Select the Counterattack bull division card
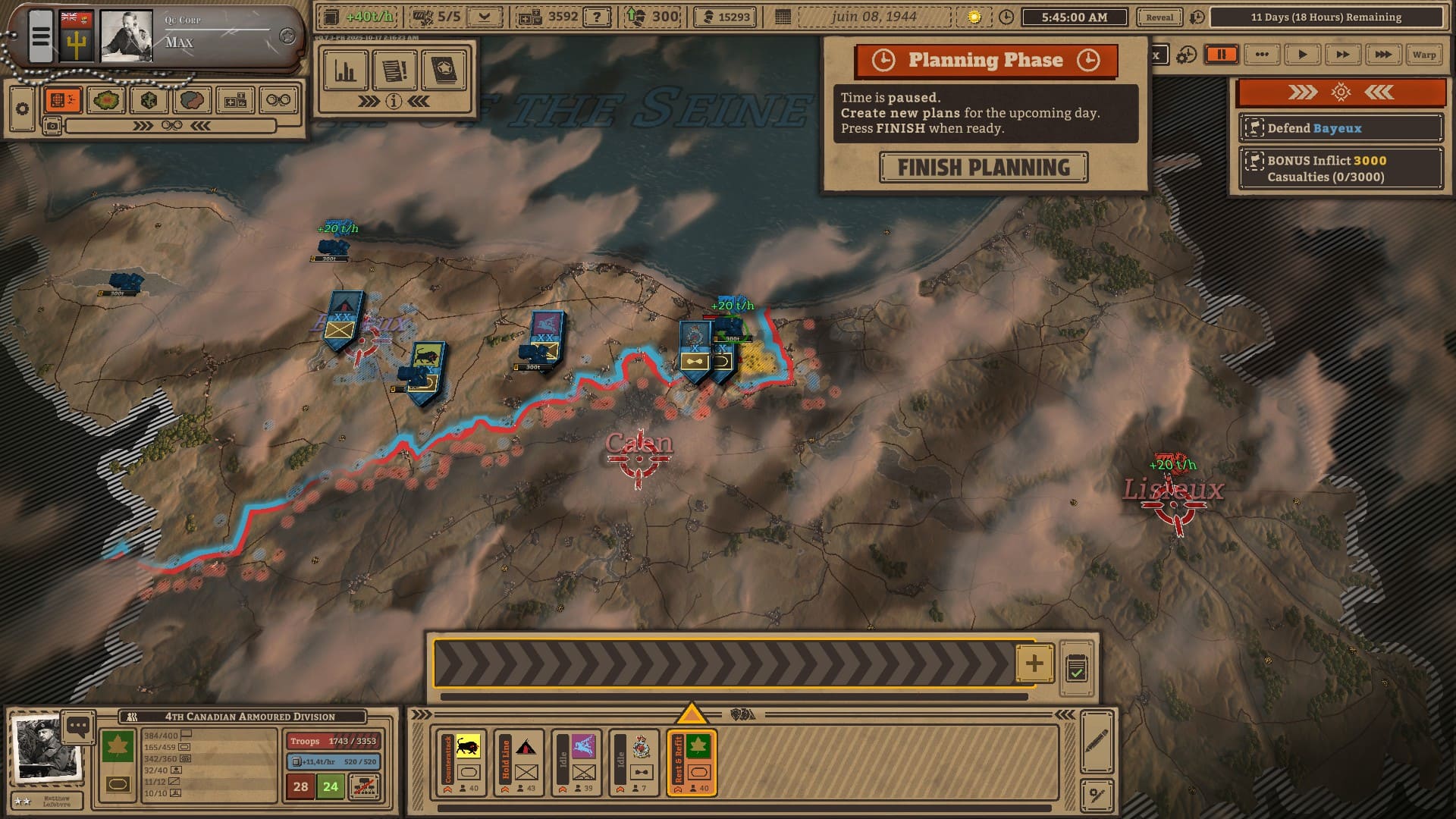The width and height of the screenshot is (1456, 819). [462, 761]
